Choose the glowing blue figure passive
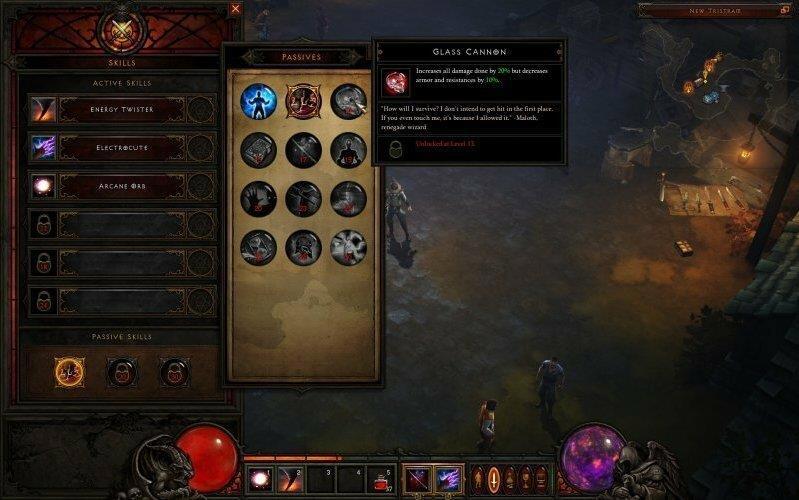This screenshot has width=799, height=500. (258, 100)
